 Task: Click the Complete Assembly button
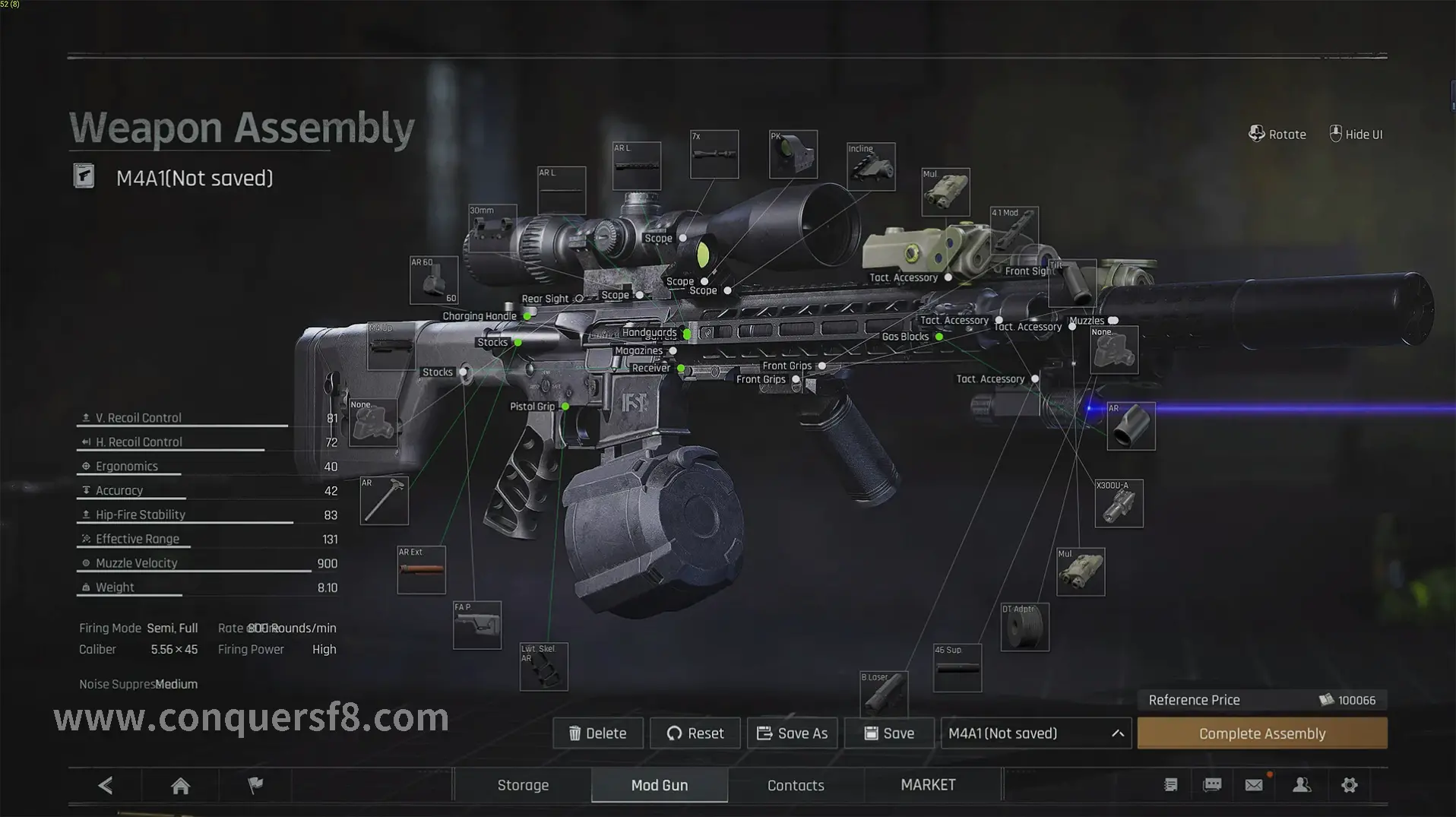click(x=1261, y=733)
